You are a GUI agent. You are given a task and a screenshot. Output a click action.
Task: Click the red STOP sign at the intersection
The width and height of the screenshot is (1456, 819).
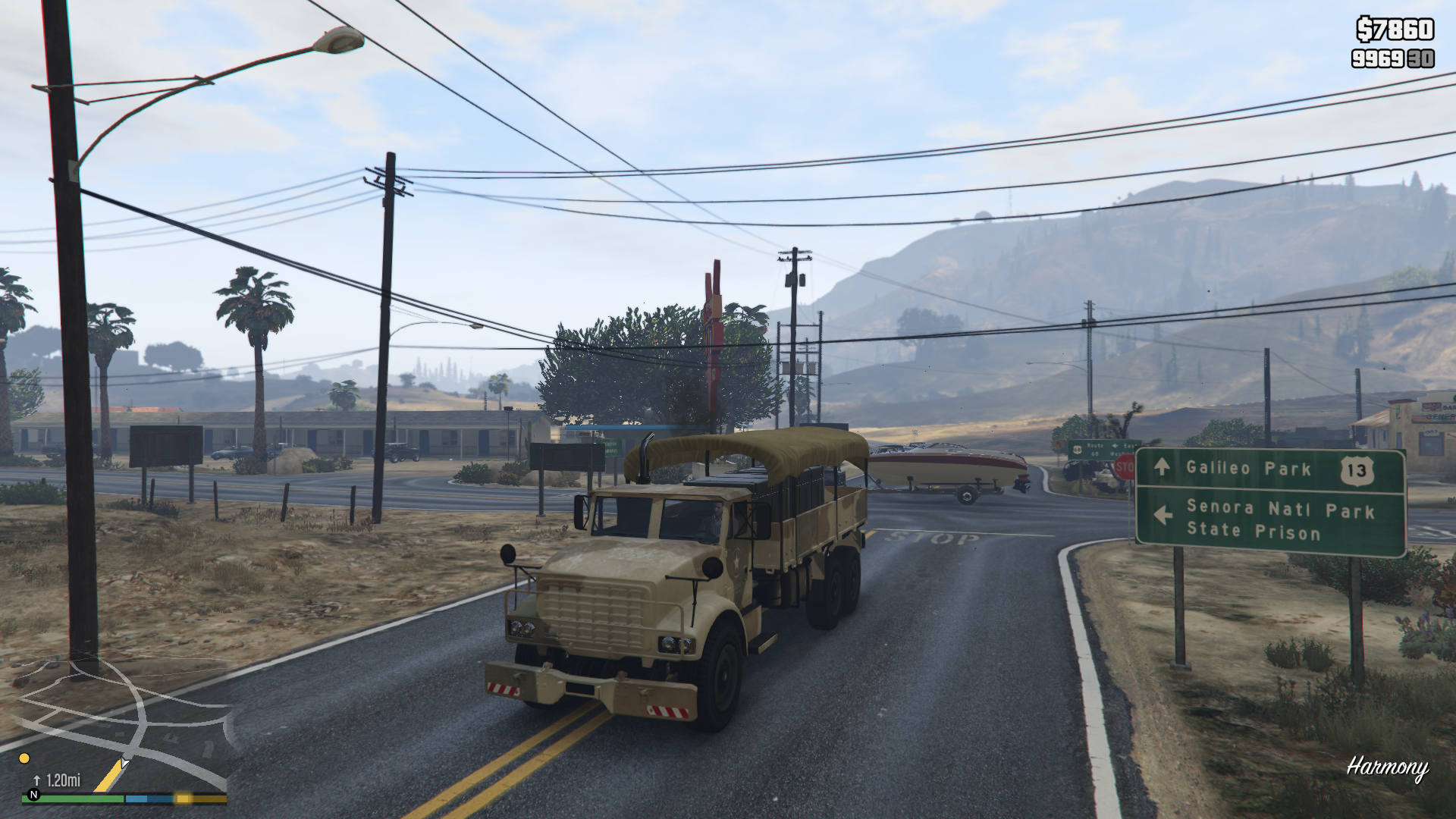pos(1125,466)
